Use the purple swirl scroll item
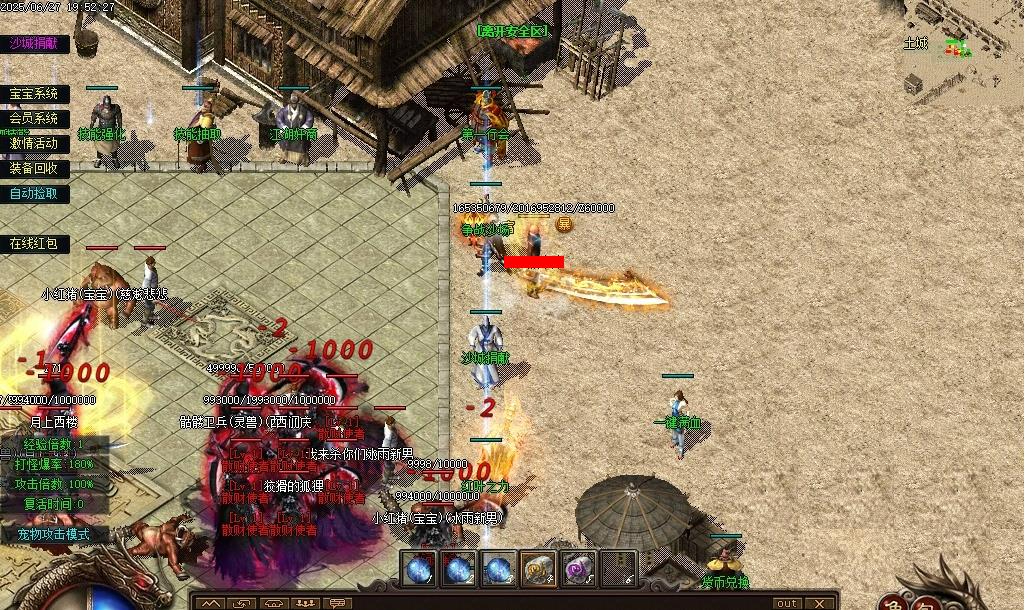 pyautogui.click(x=578, y=569)
